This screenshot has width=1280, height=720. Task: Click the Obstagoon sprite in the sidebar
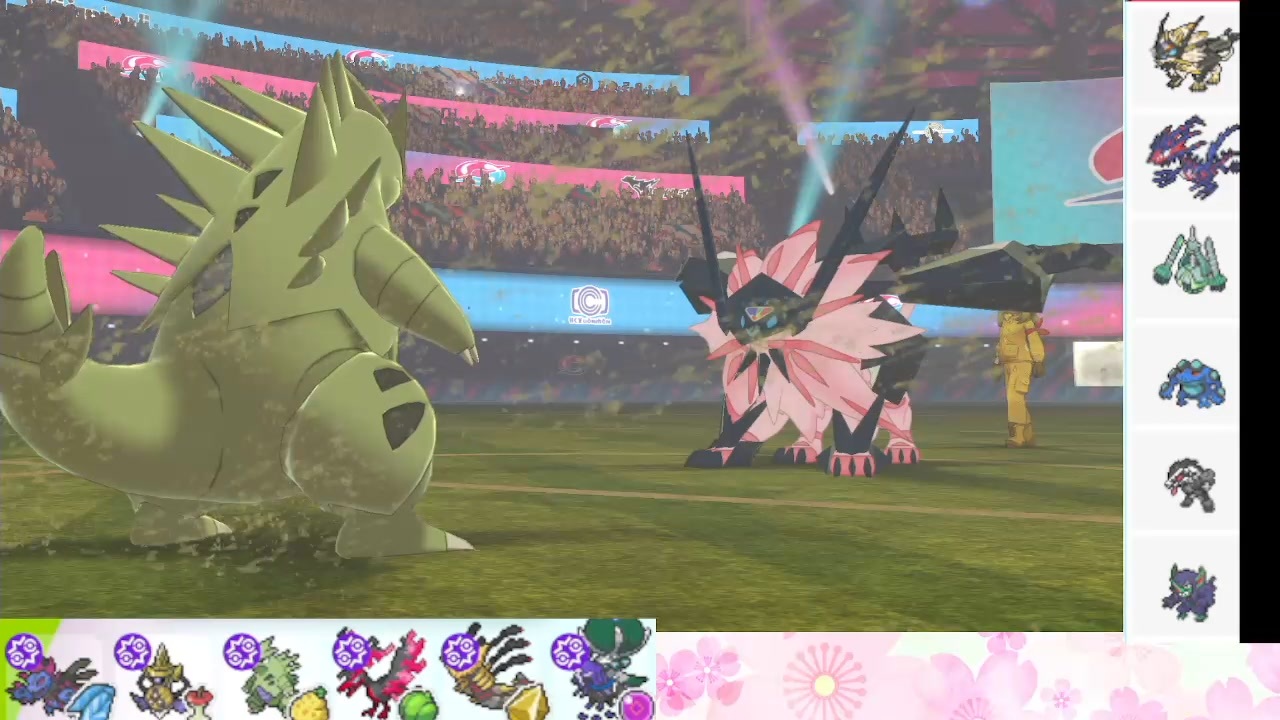coord(1190,483)
